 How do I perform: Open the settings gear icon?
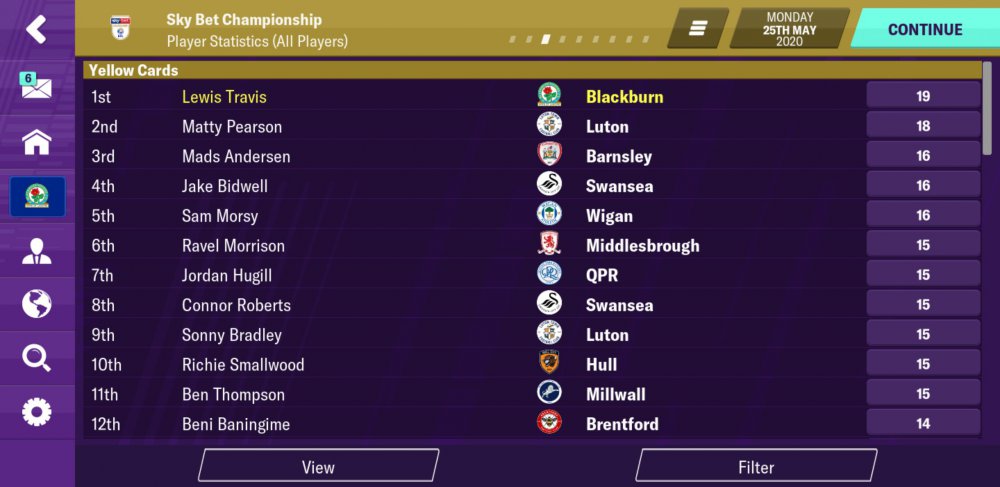(37, 411)
